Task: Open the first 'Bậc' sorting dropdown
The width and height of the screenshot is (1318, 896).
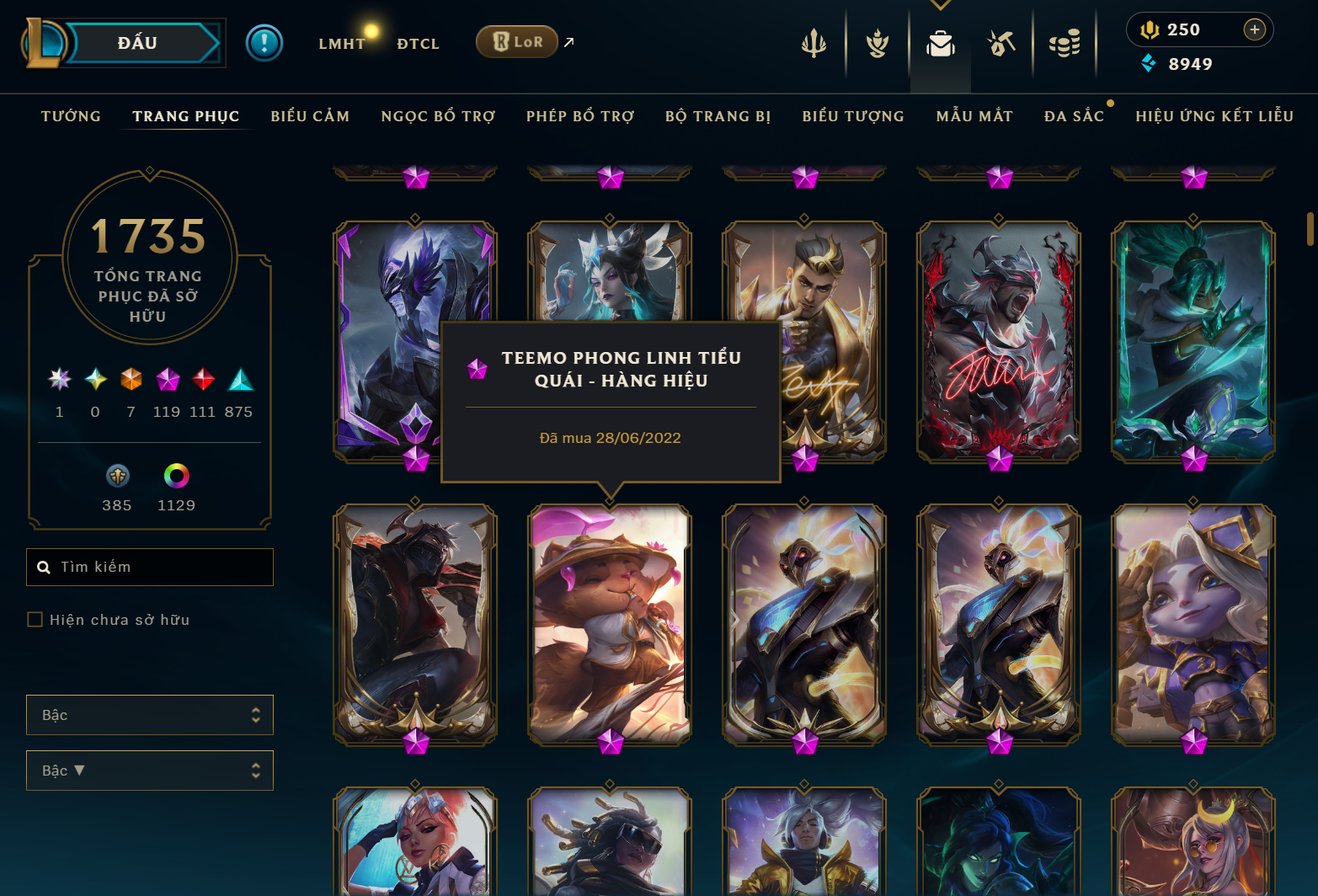Action: 149,715
